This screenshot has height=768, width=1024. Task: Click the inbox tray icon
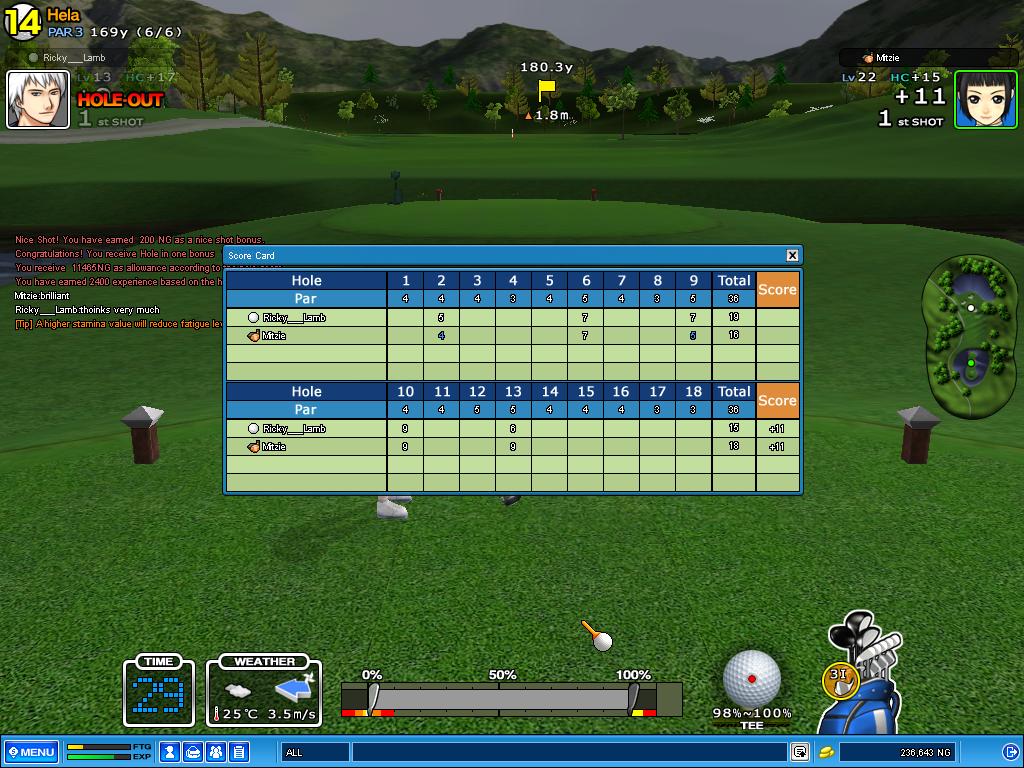[193, 752]
